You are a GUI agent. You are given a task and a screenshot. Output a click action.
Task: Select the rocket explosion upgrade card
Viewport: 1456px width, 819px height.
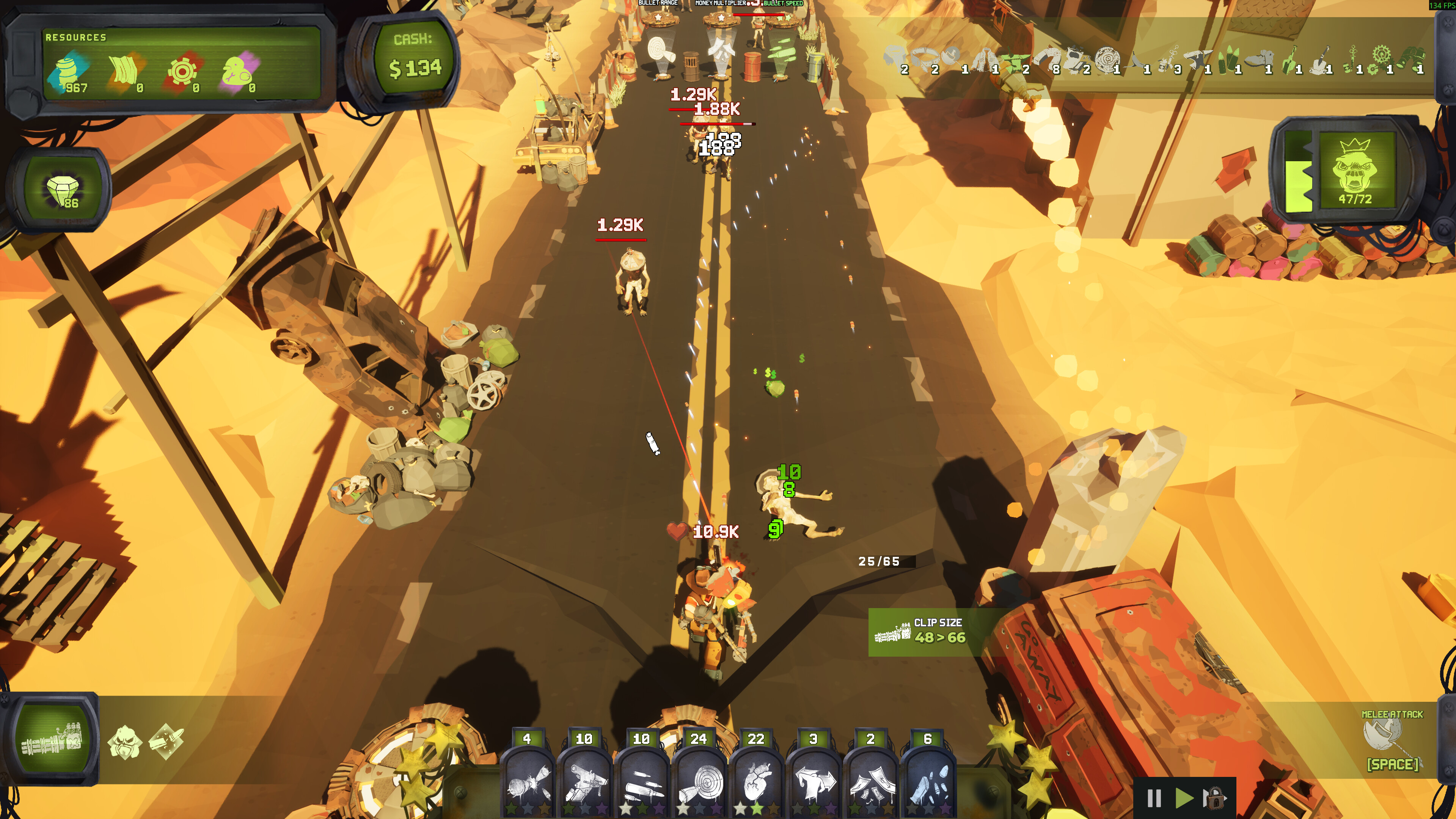[x=527, y=782]
